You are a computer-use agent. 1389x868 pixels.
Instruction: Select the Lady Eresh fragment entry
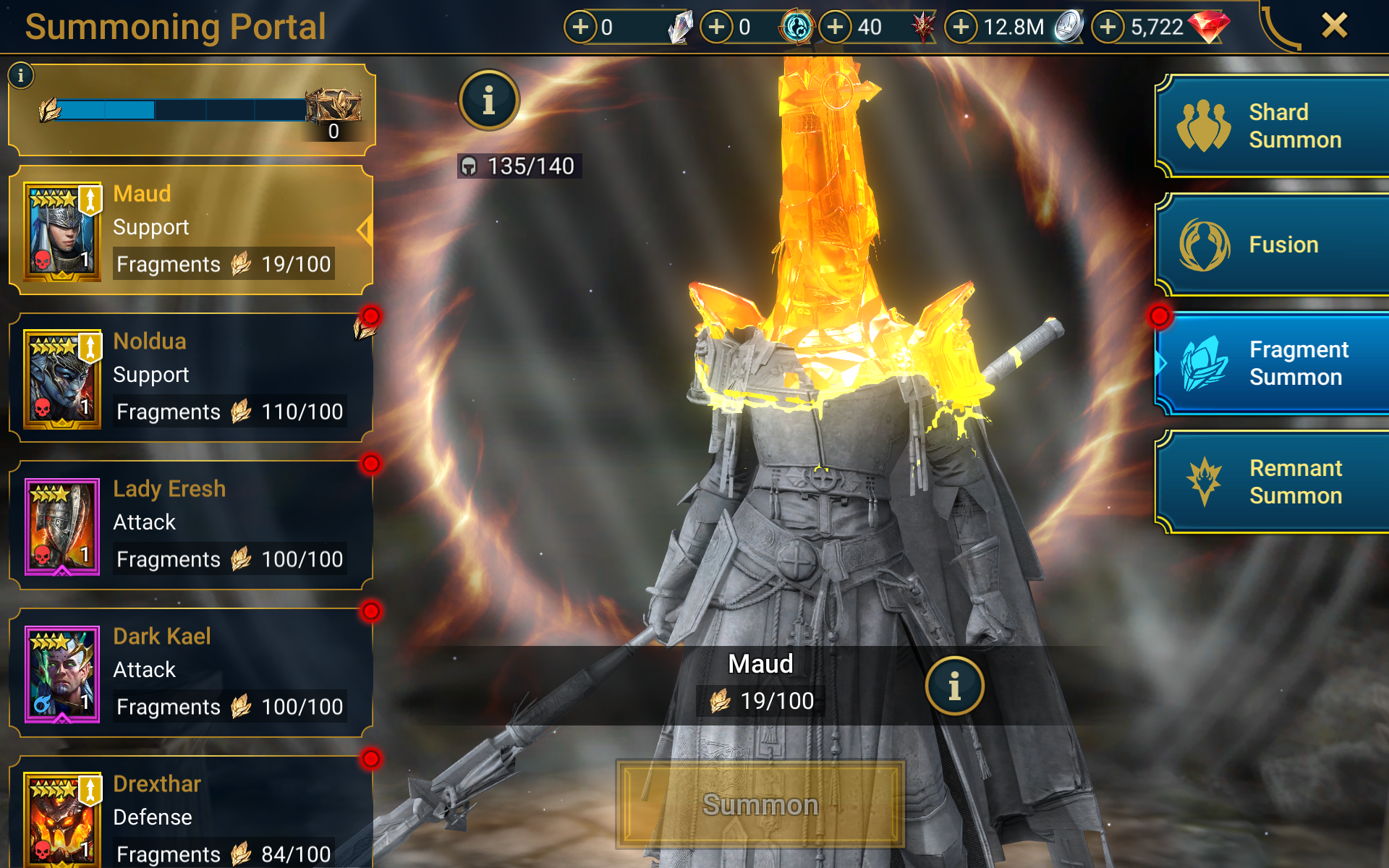point(191,525)
